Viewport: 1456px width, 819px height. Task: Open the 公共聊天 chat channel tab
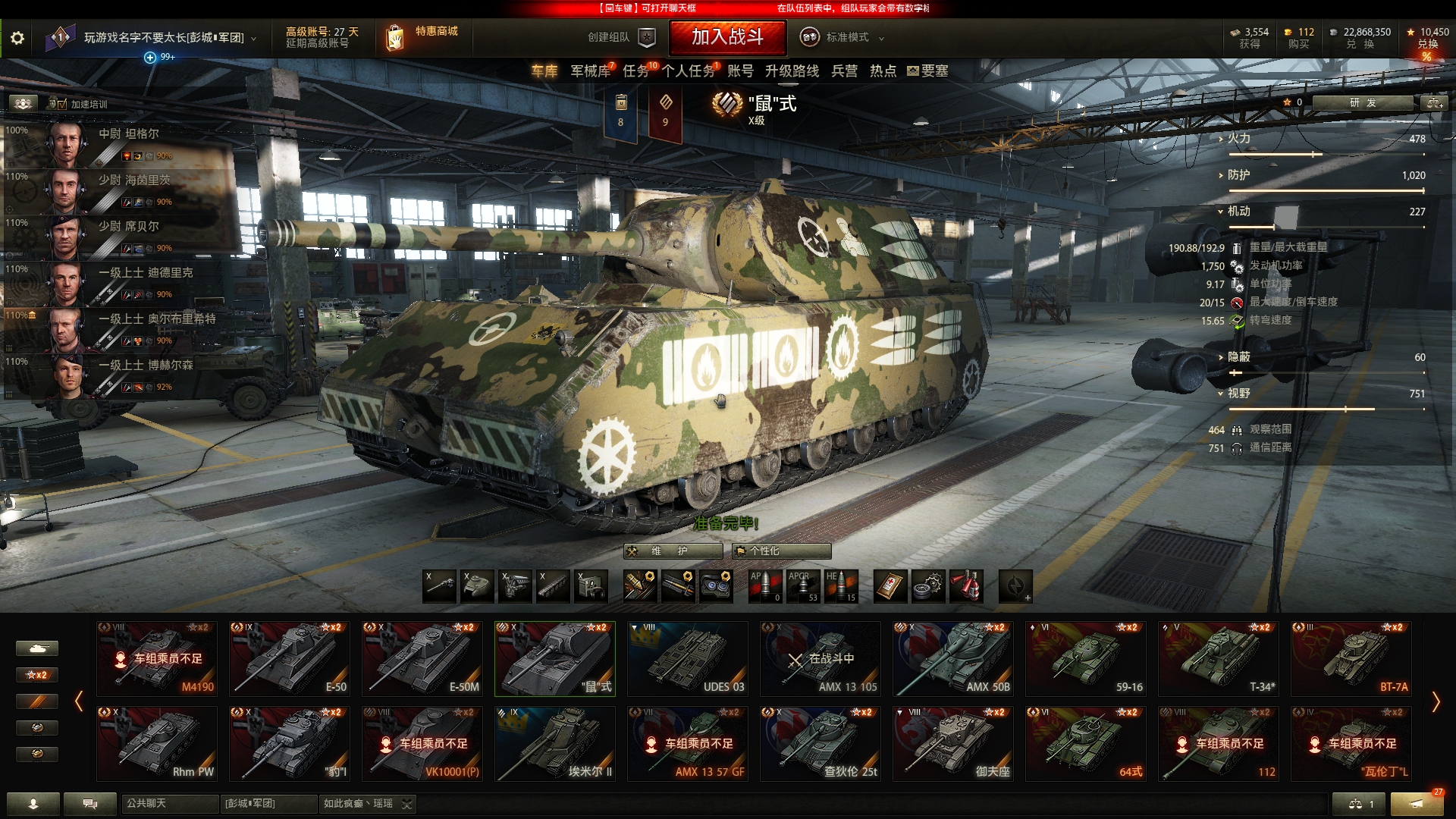click(168, 804)
